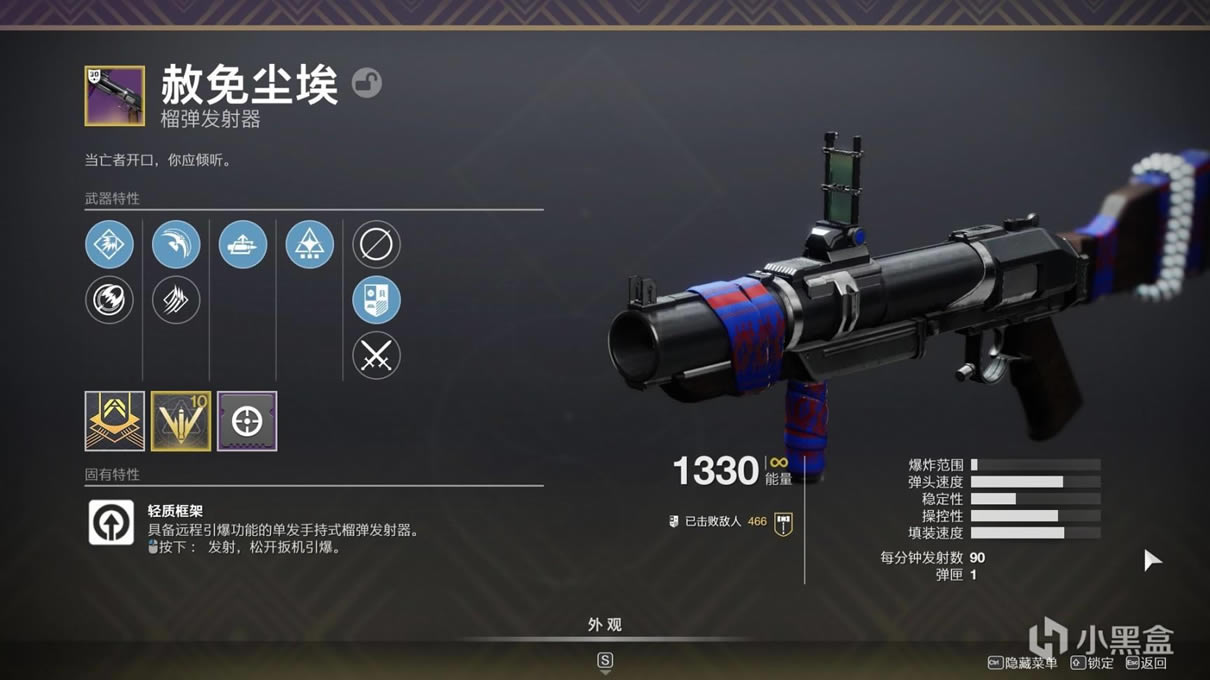The height and width of the screenshot is (680, 1210).
Task: Select the bullet with up-arrow perk
Action: 243,244
